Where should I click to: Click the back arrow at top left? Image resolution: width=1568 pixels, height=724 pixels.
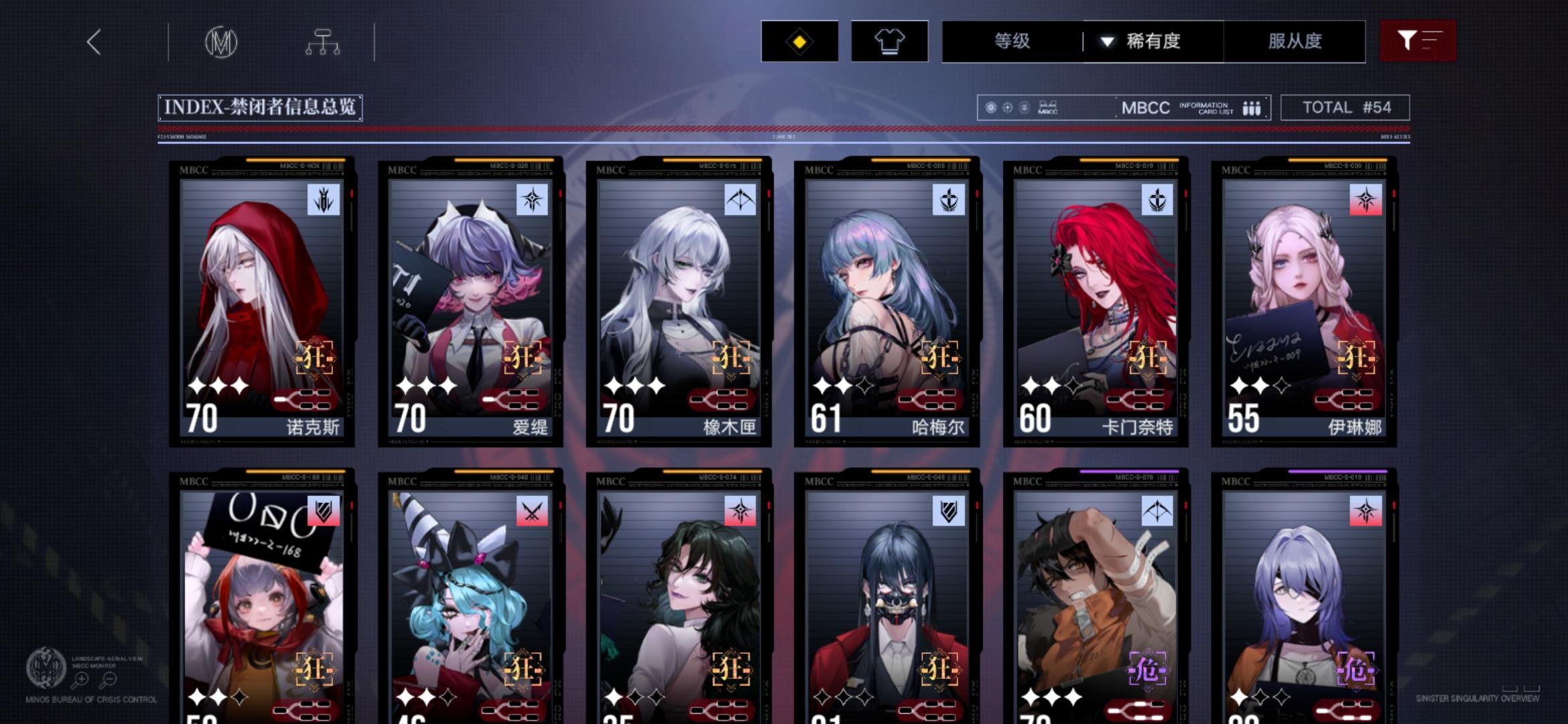click(x=94, y=42)
